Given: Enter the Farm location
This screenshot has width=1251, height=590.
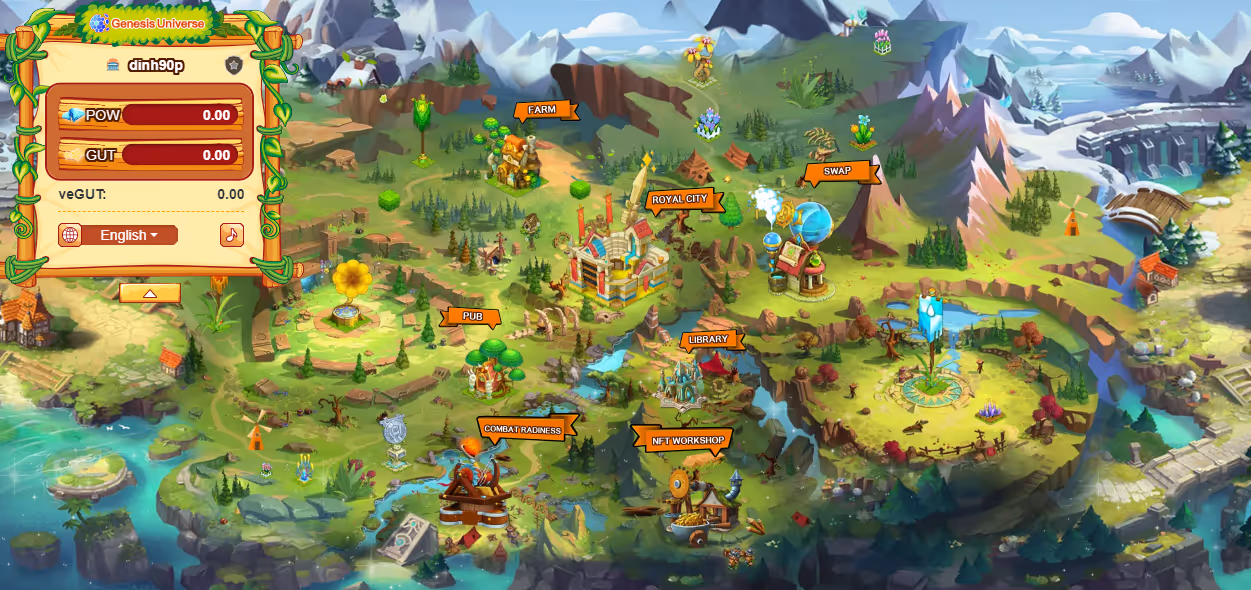Looking at the screenshot, I should 543,110.
